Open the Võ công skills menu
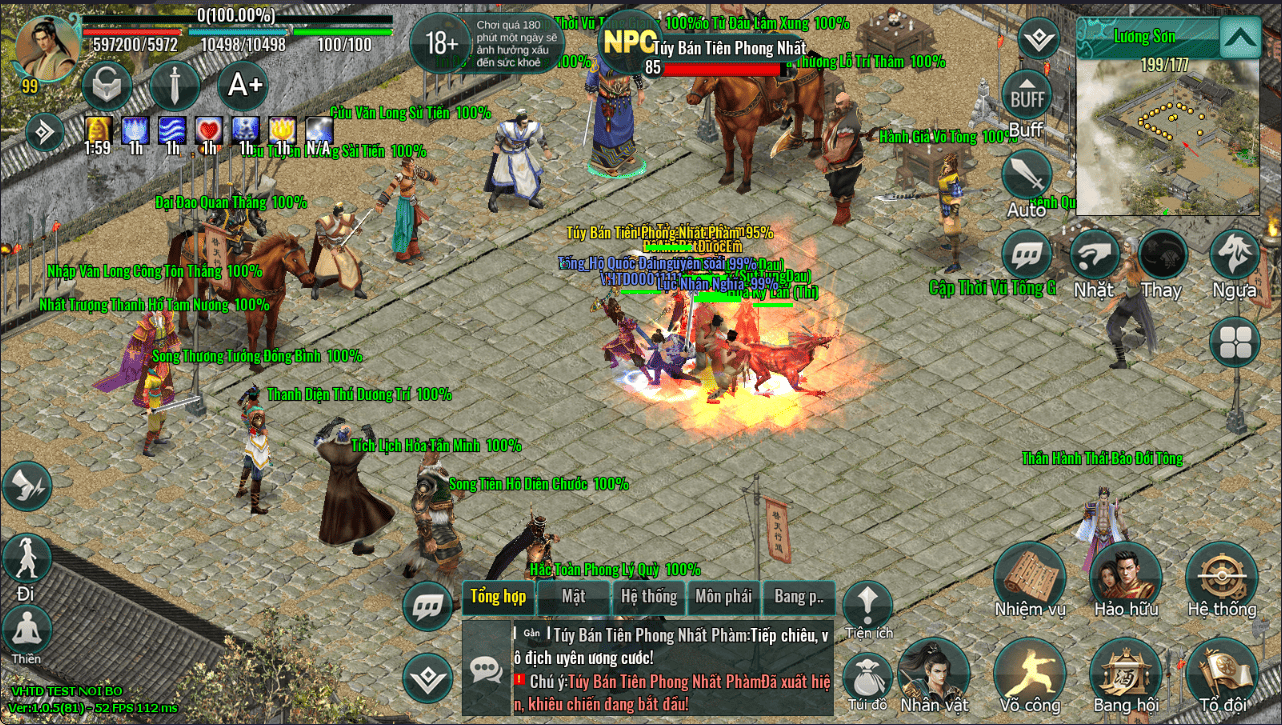 1029,672
